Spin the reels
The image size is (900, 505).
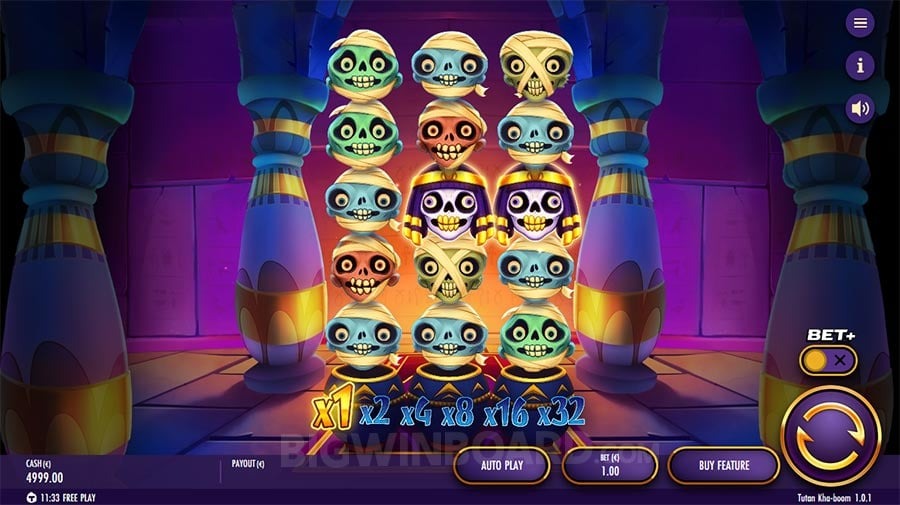pos(829,436)
